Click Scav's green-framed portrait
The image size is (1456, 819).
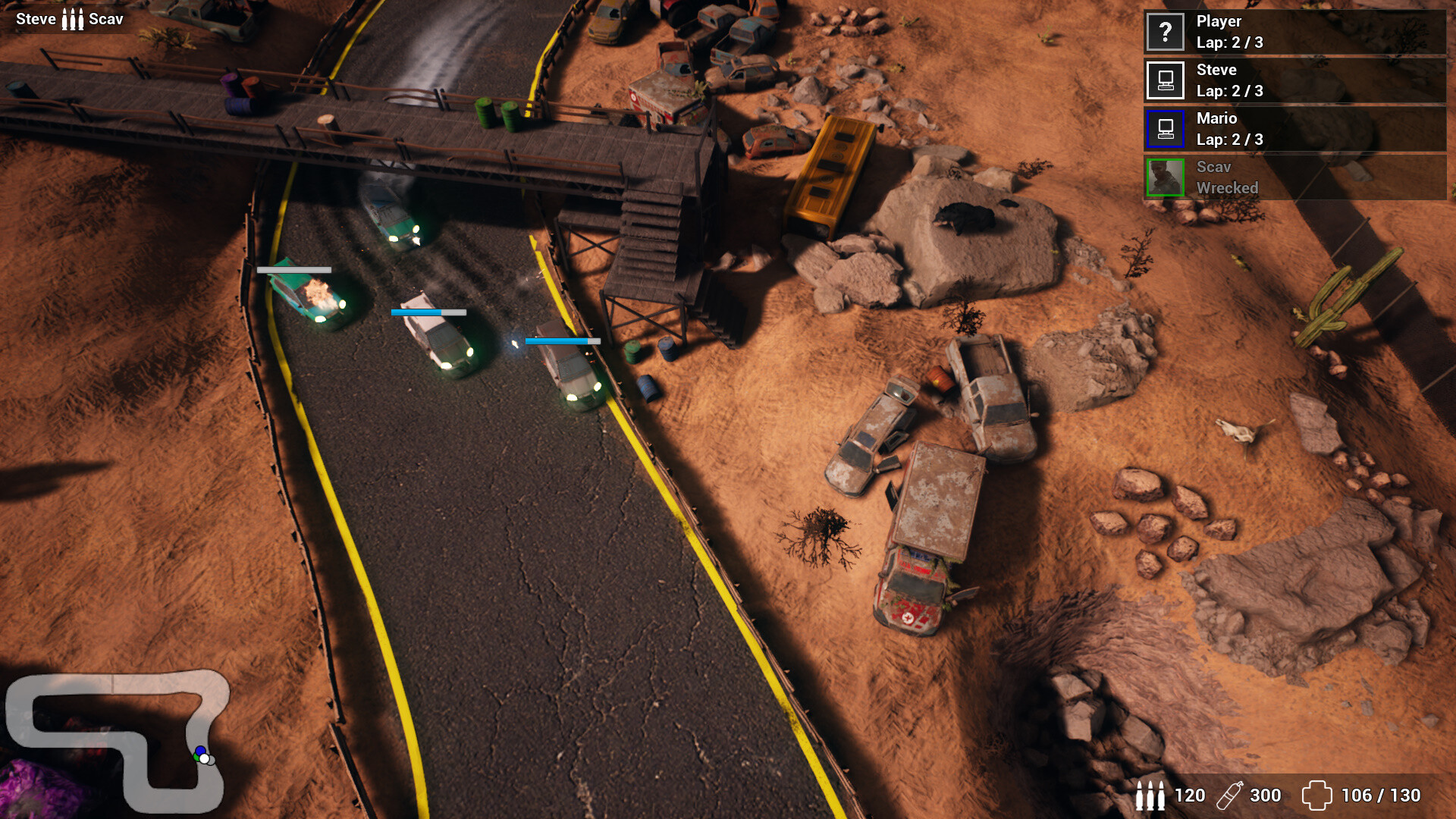(1166, 177)
